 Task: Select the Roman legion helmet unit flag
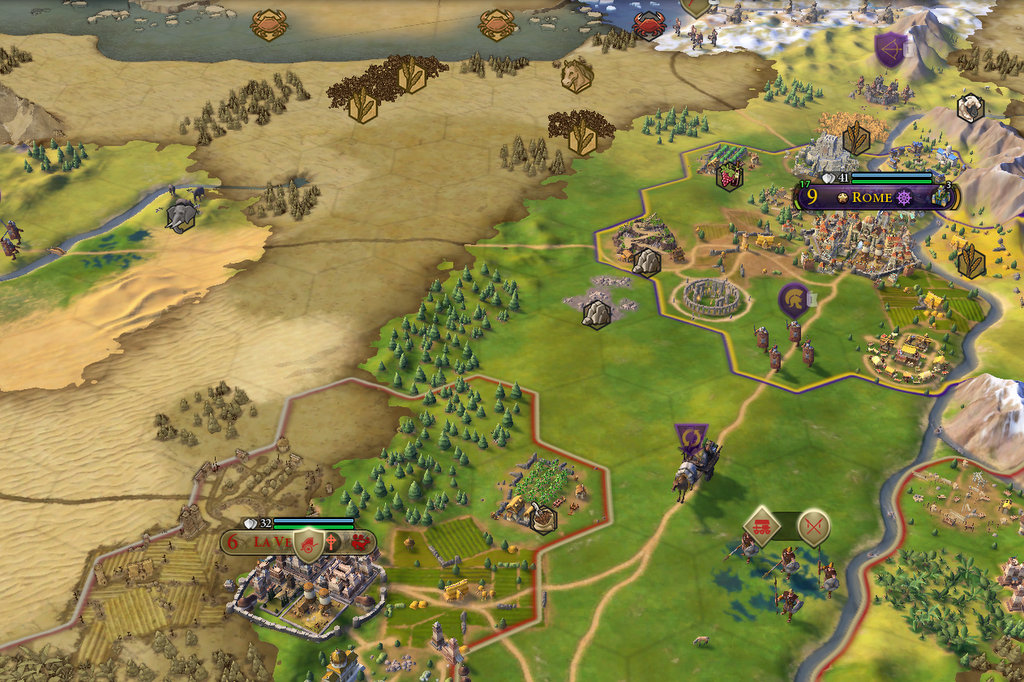point(793,299)
